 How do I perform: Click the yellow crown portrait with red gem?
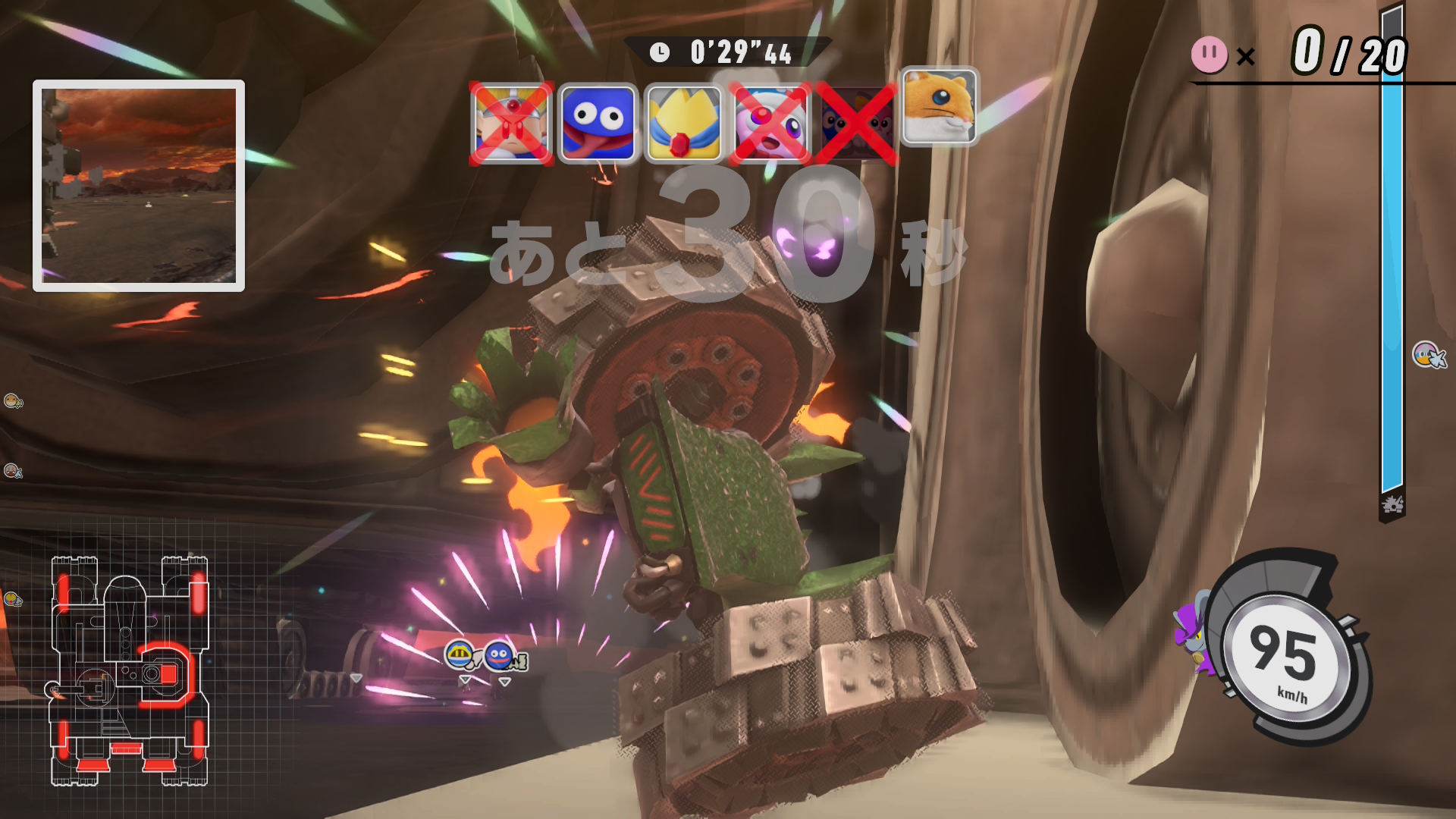point(683,123)
